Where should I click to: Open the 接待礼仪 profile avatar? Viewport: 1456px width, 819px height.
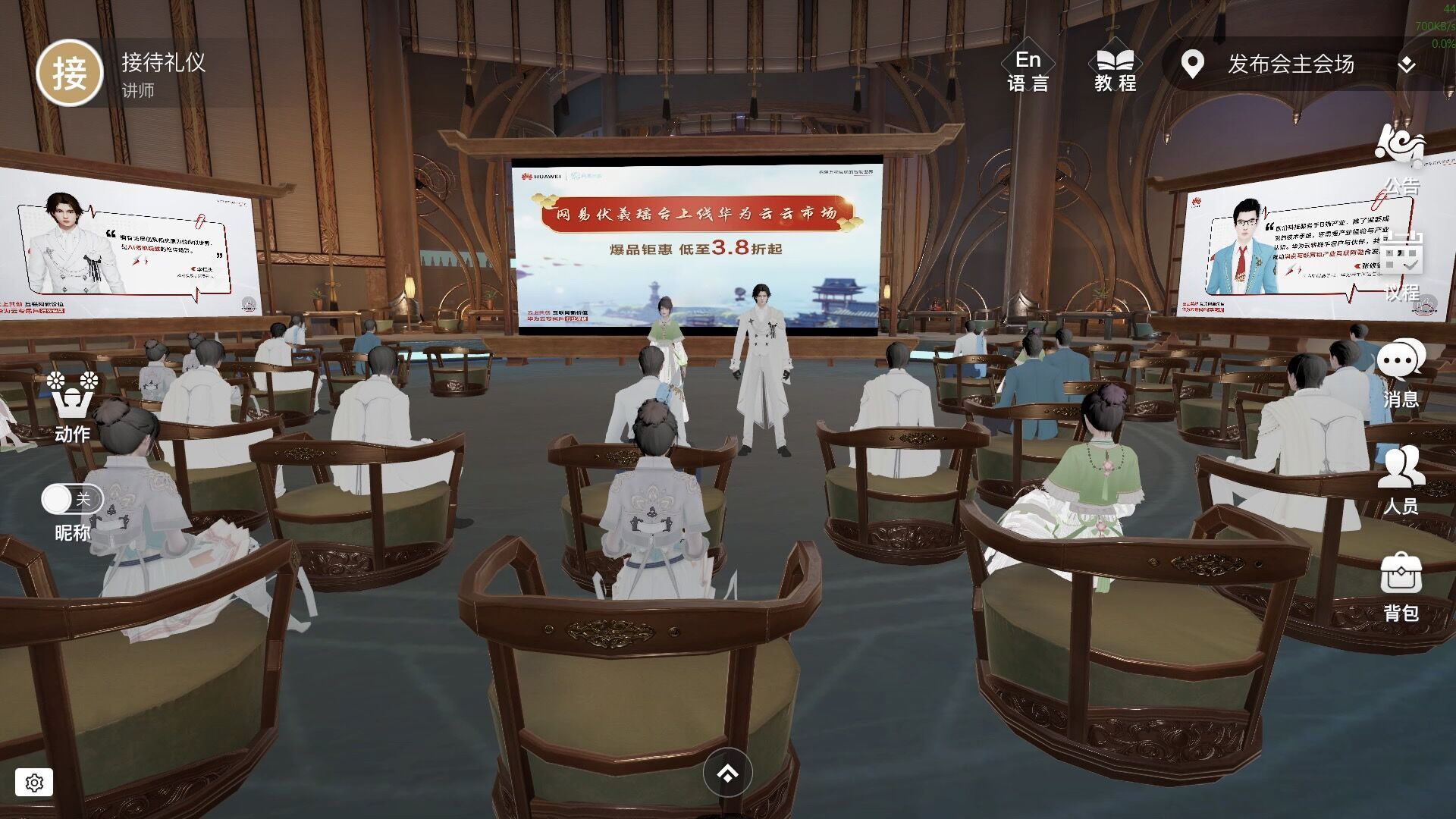[70, 74]
